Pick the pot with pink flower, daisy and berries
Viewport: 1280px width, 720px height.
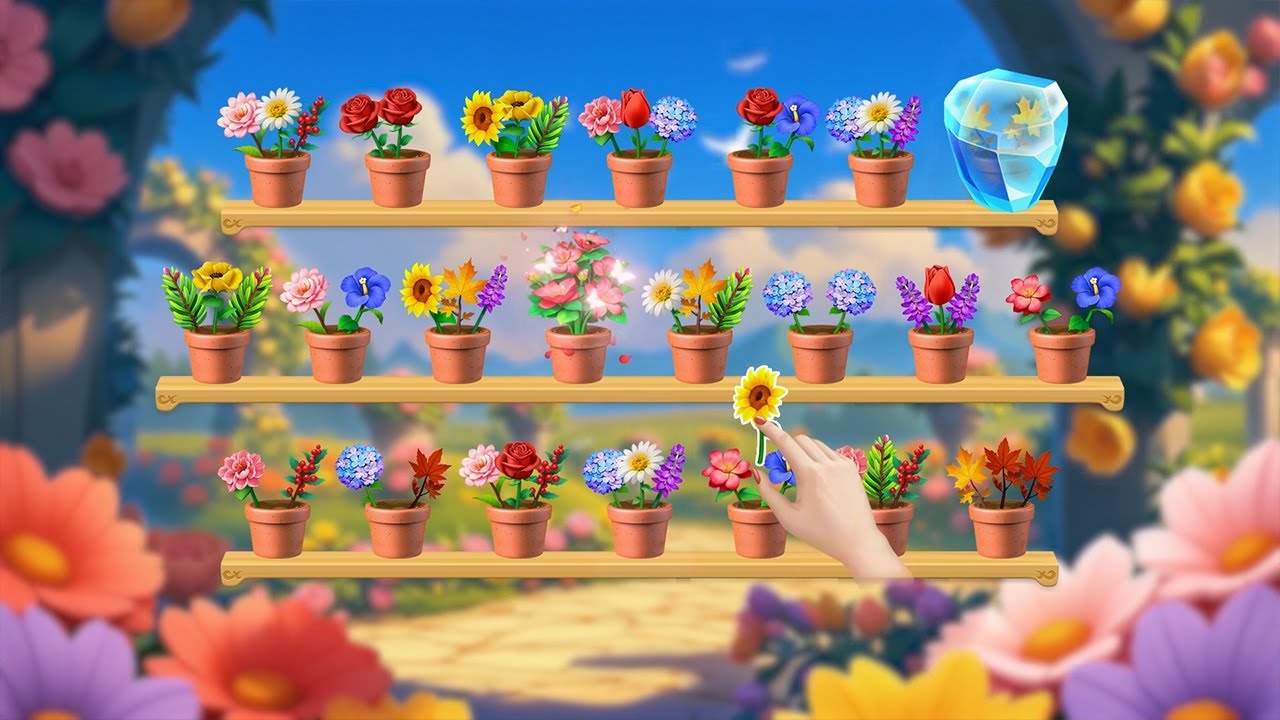(277, 177)
